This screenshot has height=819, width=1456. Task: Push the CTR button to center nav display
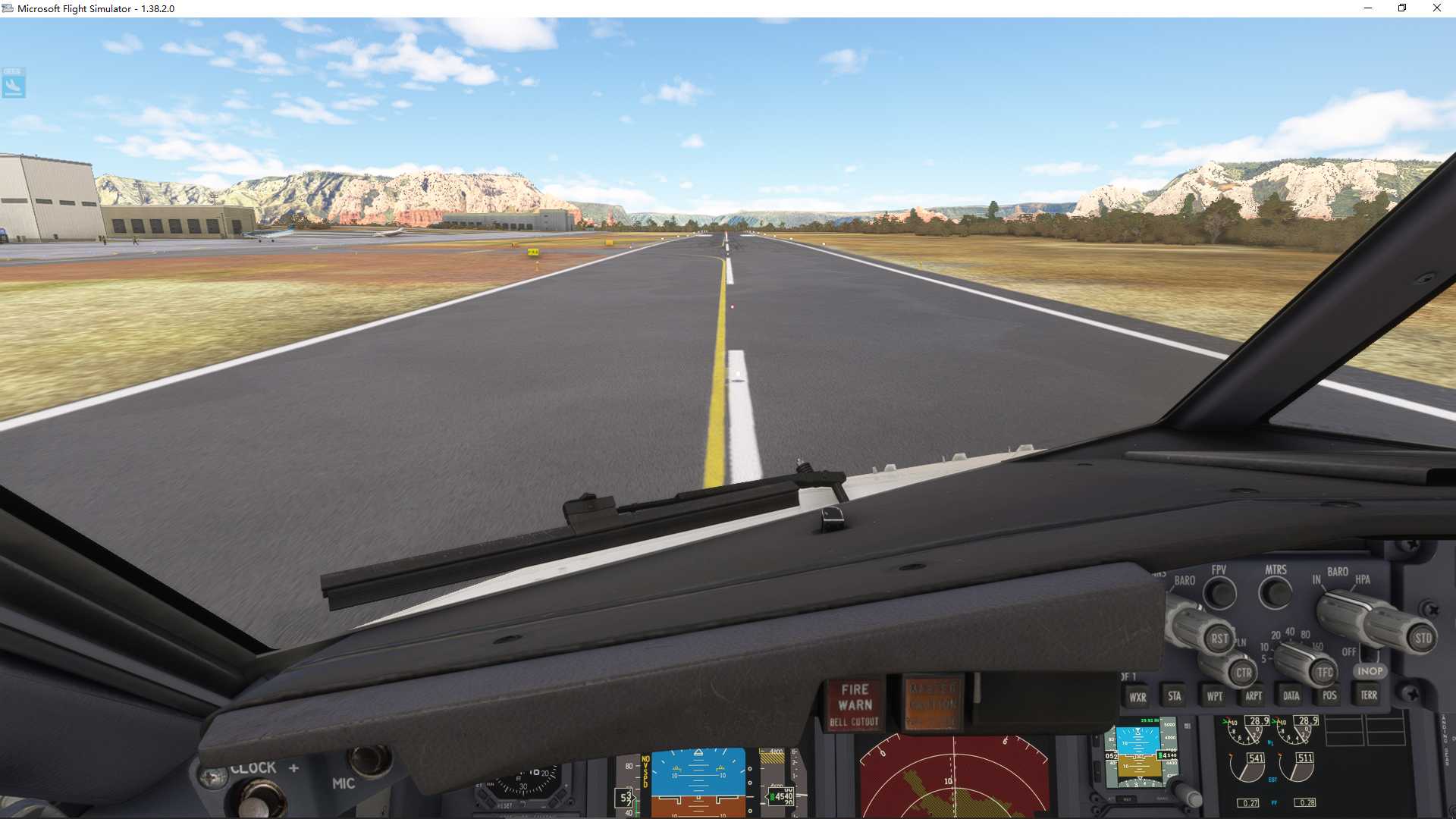coord(1244,670)
